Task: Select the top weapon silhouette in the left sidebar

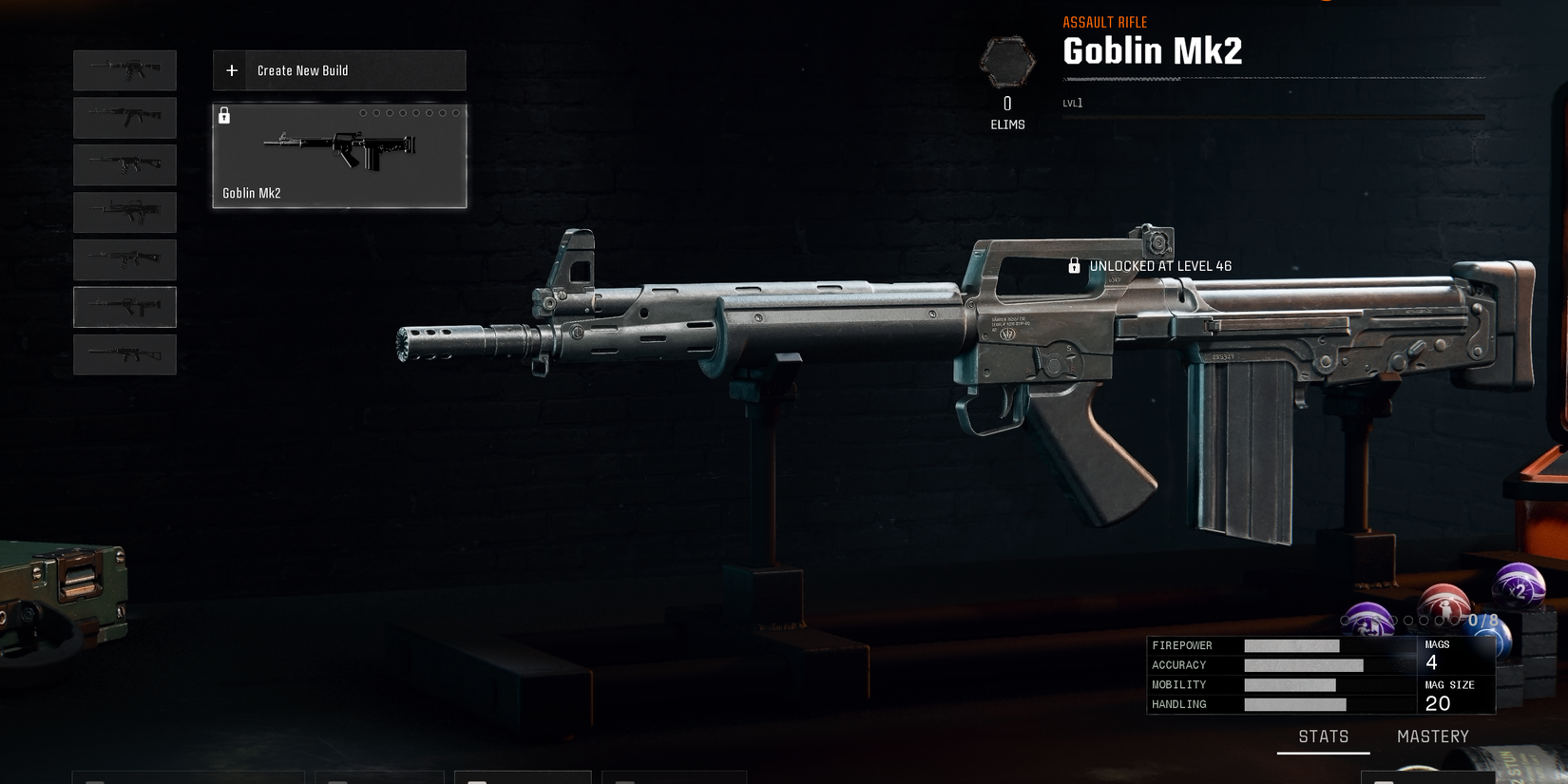Action: 124,69
